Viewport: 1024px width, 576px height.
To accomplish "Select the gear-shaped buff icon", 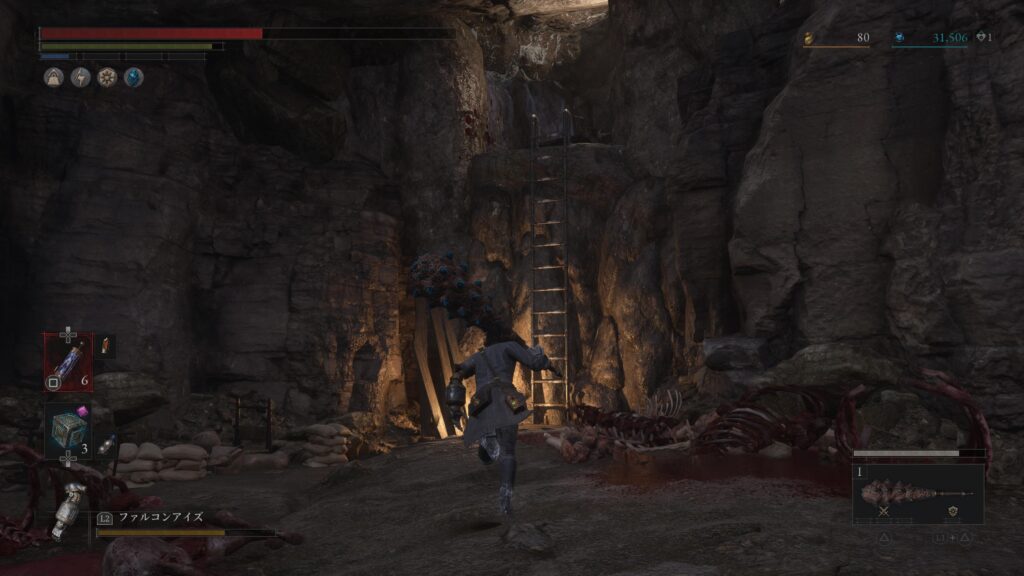I will pyautogui.click(x=107, y=77).
